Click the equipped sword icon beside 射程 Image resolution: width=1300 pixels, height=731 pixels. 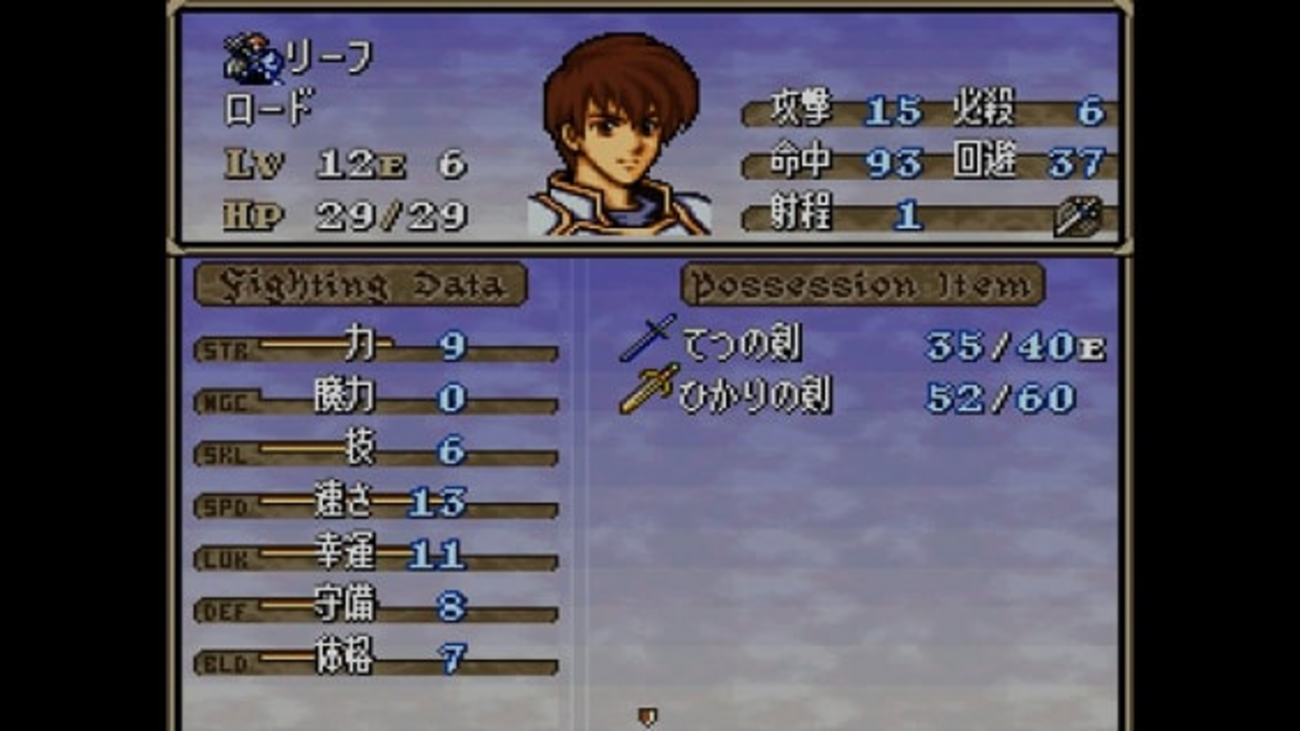(x=1077, y=216)
